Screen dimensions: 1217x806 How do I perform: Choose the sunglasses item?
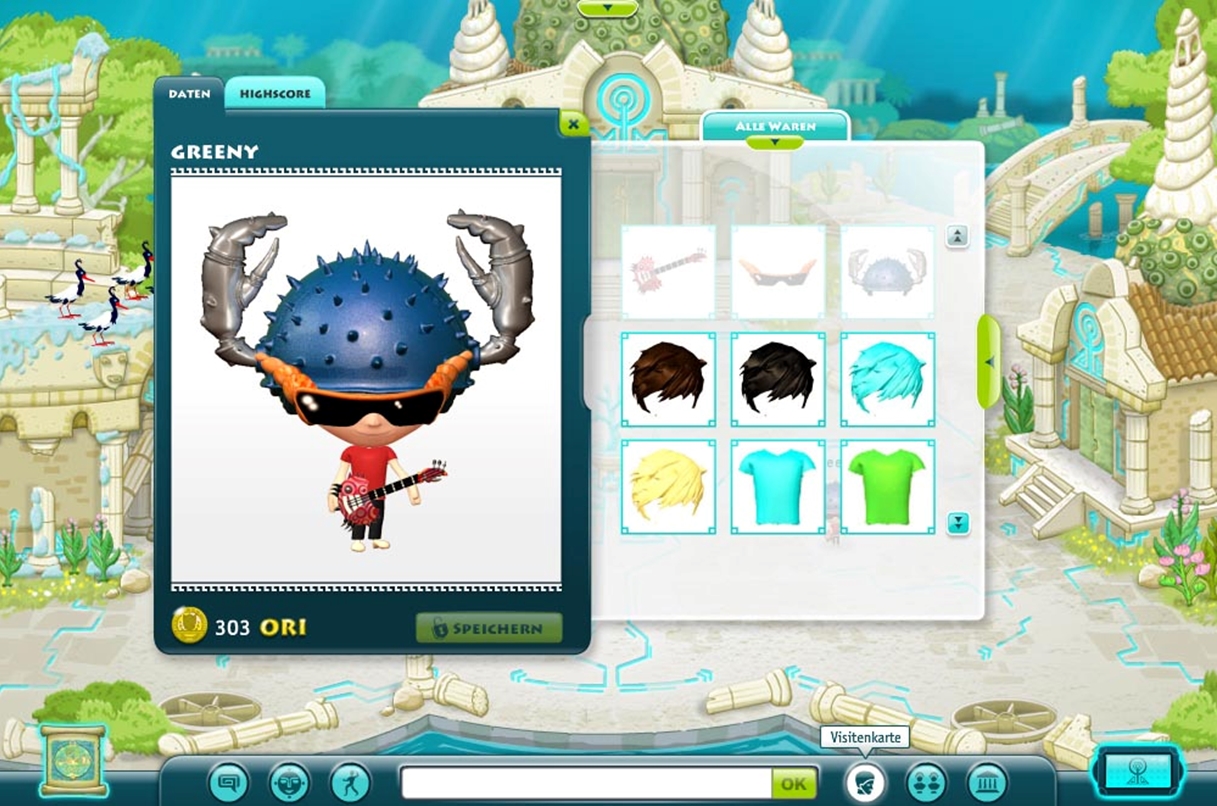778,271
